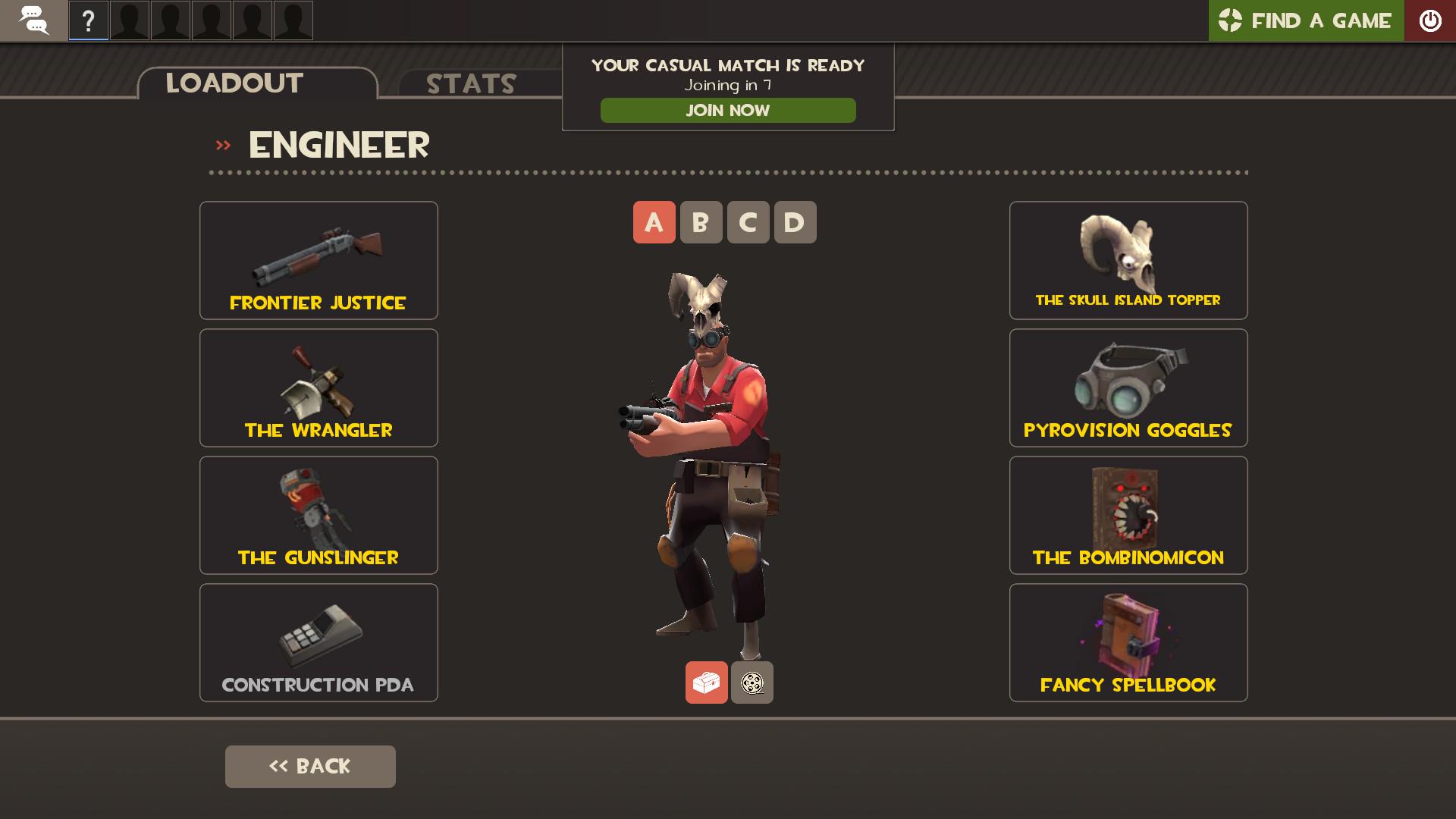Select the Gunslinger melee slot
Image resolution: width=1456 pixels, height=819 pixels.
318,515
